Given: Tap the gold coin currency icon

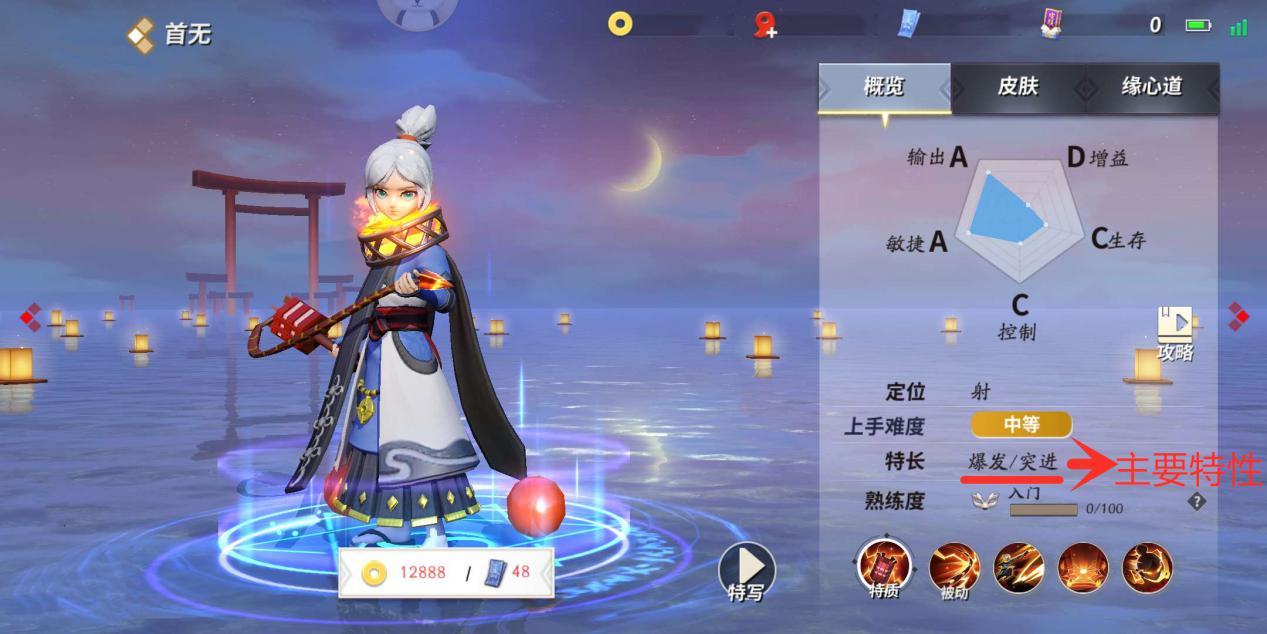Looking at the screenshot, I should pyautogui.click(x=620, y=24).
